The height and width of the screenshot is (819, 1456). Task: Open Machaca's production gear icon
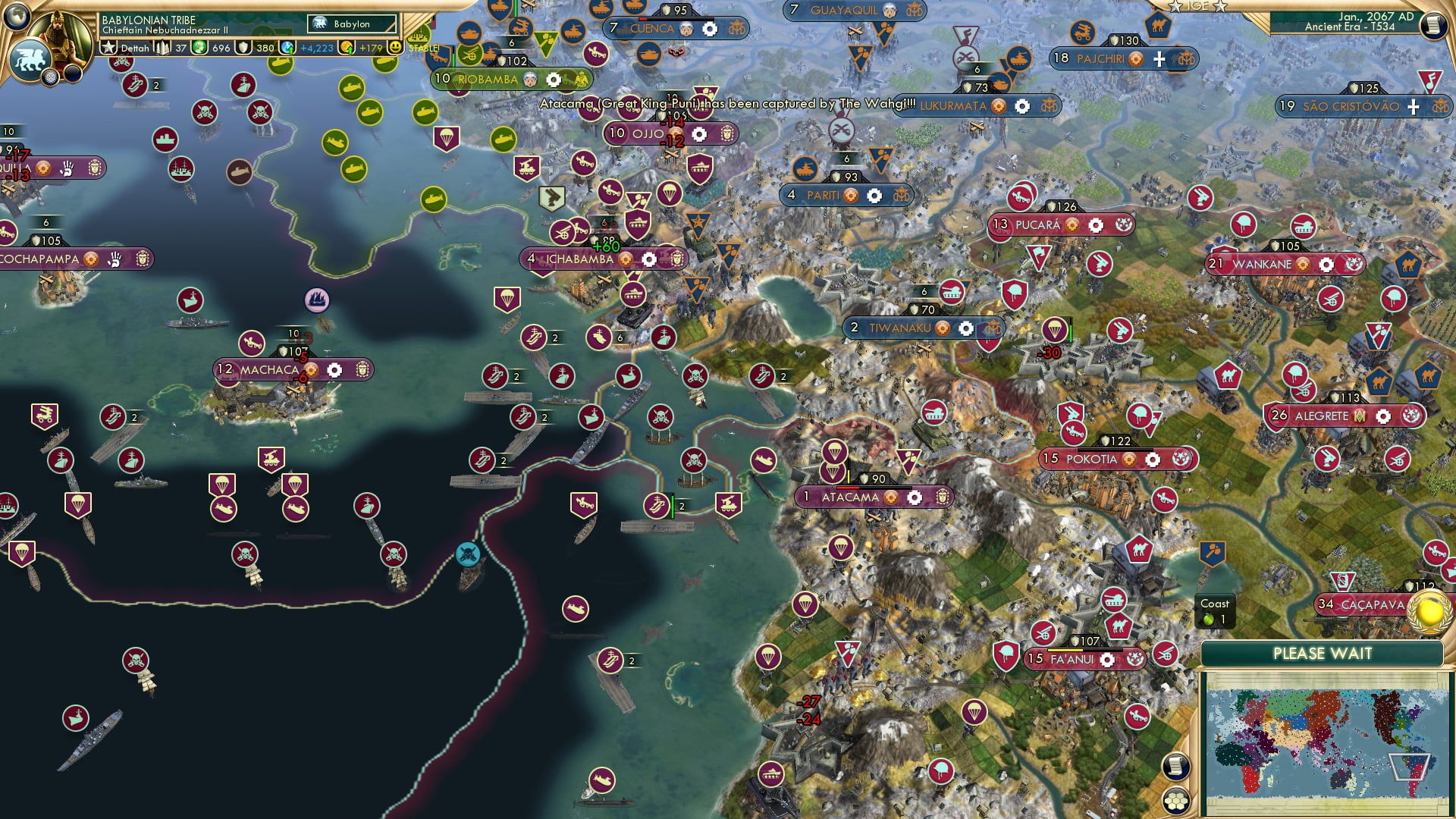(x=334, y=369)
